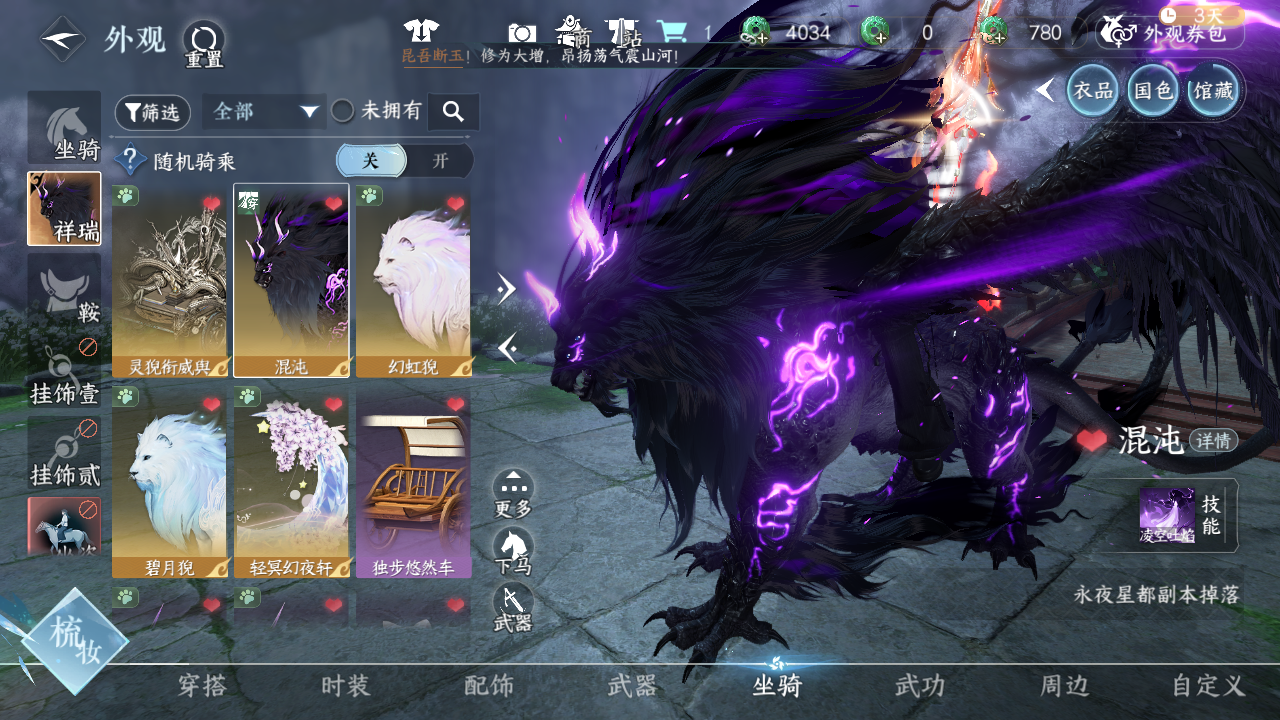
Task: Open the 筛选 filter
Action: coord(153,112)
